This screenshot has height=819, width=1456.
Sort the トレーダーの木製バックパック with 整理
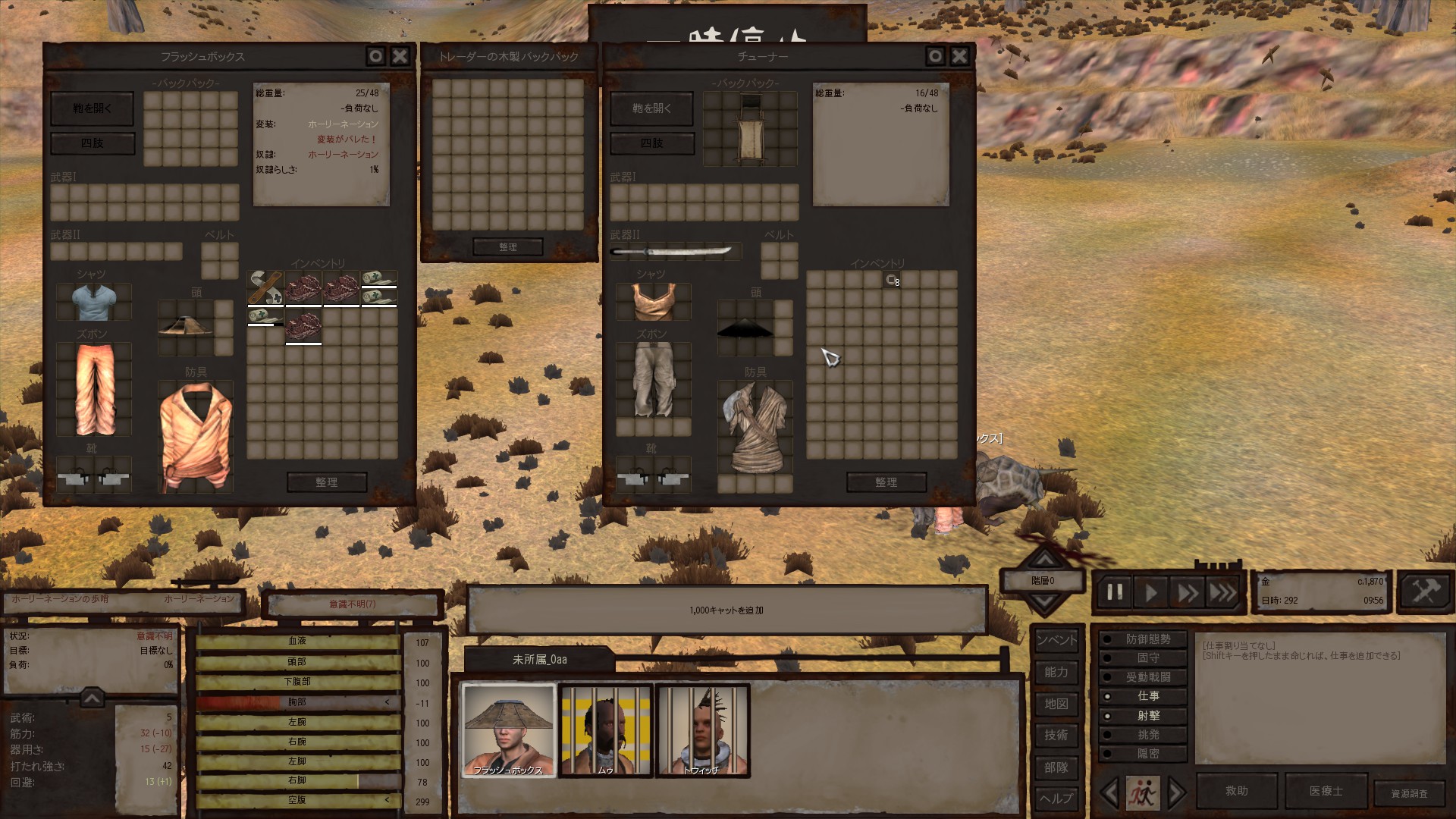coord(507,246)
